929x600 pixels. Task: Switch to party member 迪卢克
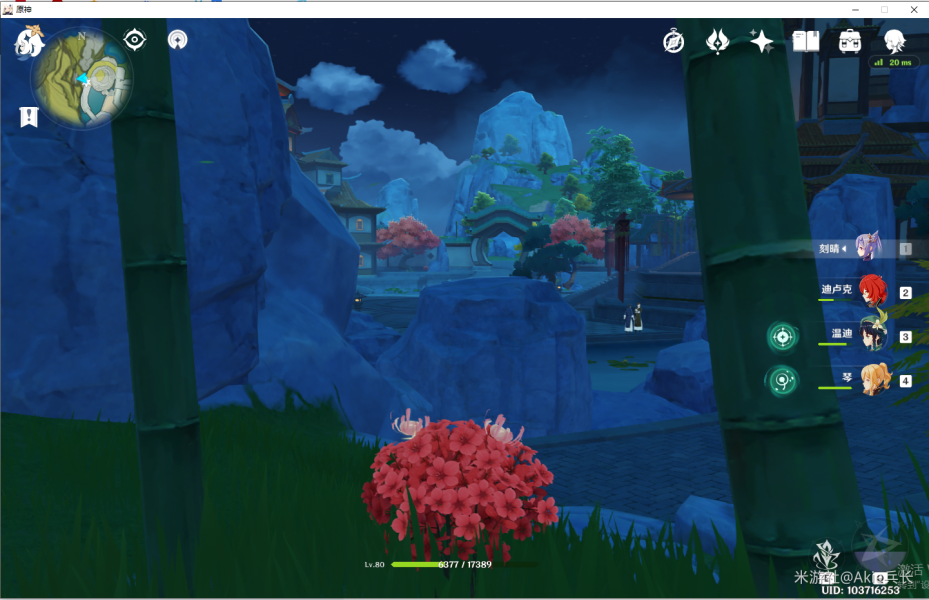click(x=870, y=291)
